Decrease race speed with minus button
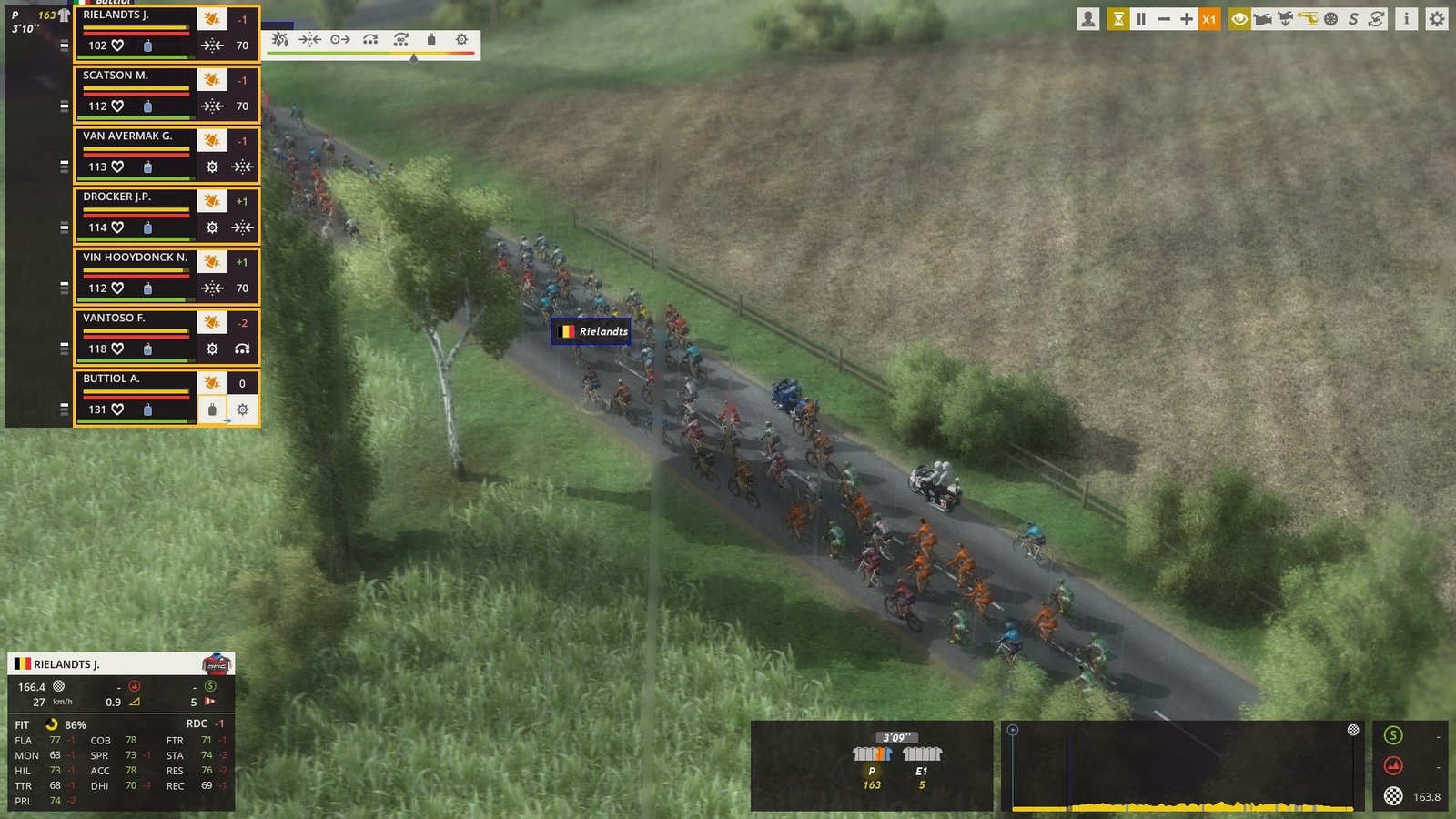The width and height of the screenshot is (1456, 819). click(x=1164, y=19)
